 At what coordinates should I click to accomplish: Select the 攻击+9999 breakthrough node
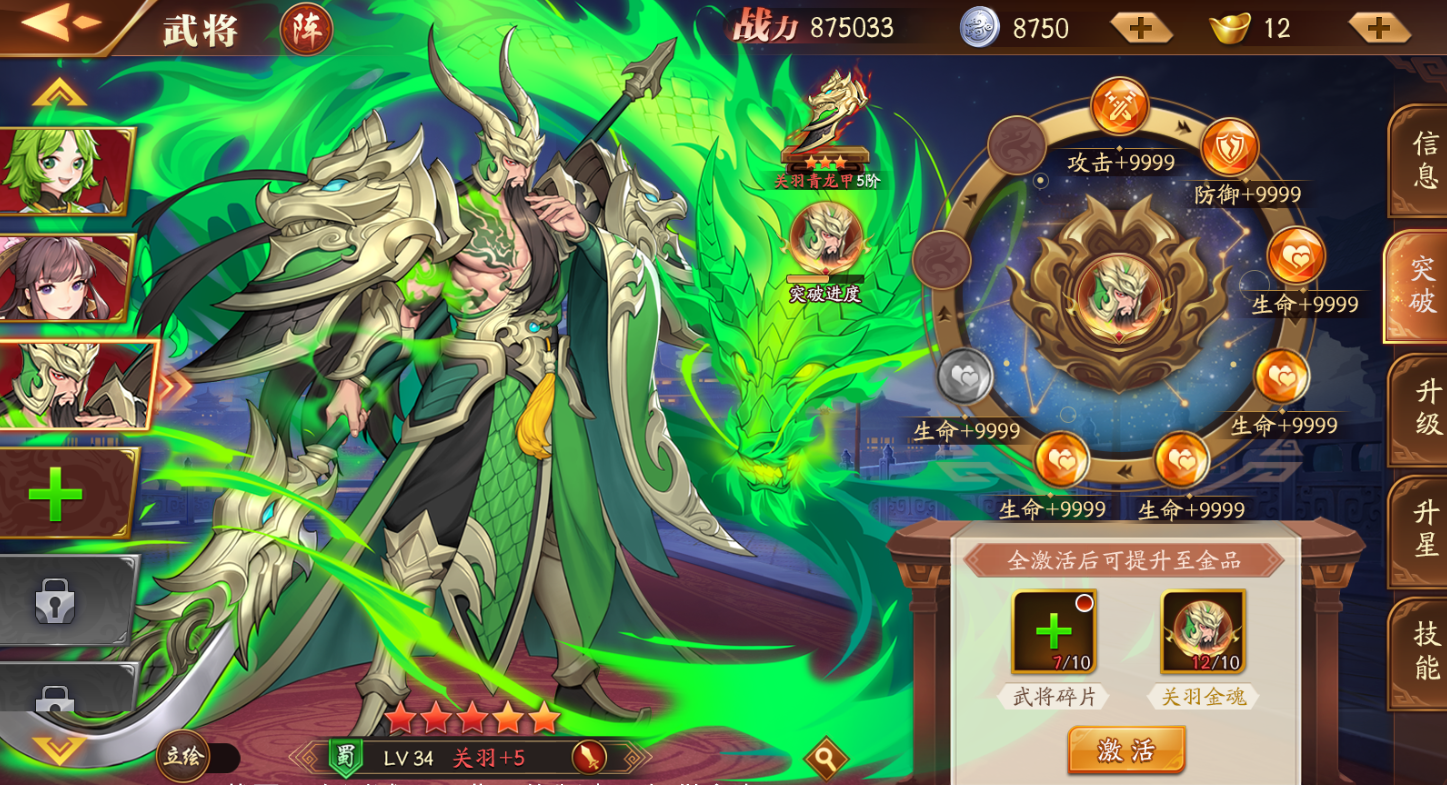coord(1119,107)
